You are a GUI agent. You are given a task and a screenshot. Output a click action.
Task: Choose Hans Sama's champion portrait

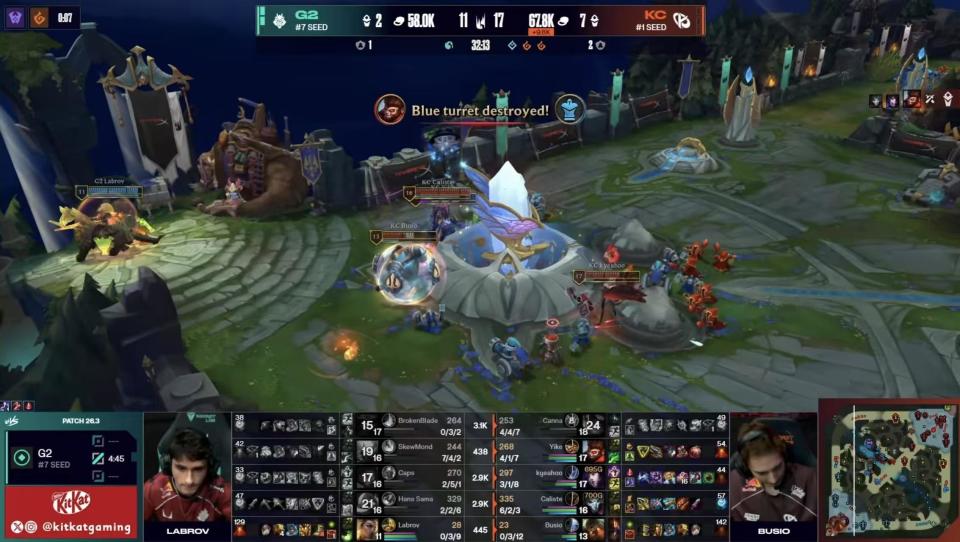(367, 502)
